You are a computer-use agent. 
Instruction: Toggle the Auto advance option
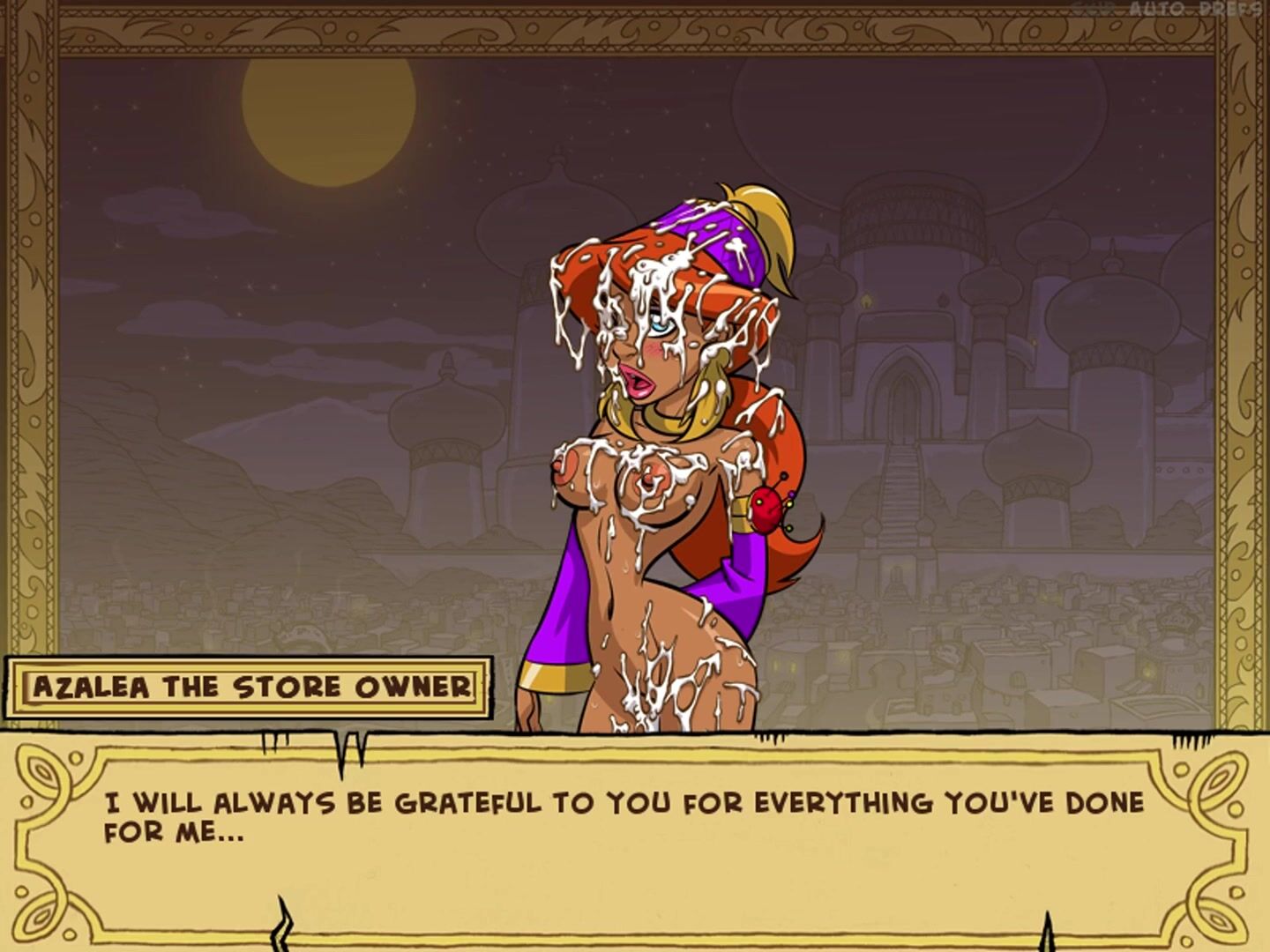[1156, 10]
